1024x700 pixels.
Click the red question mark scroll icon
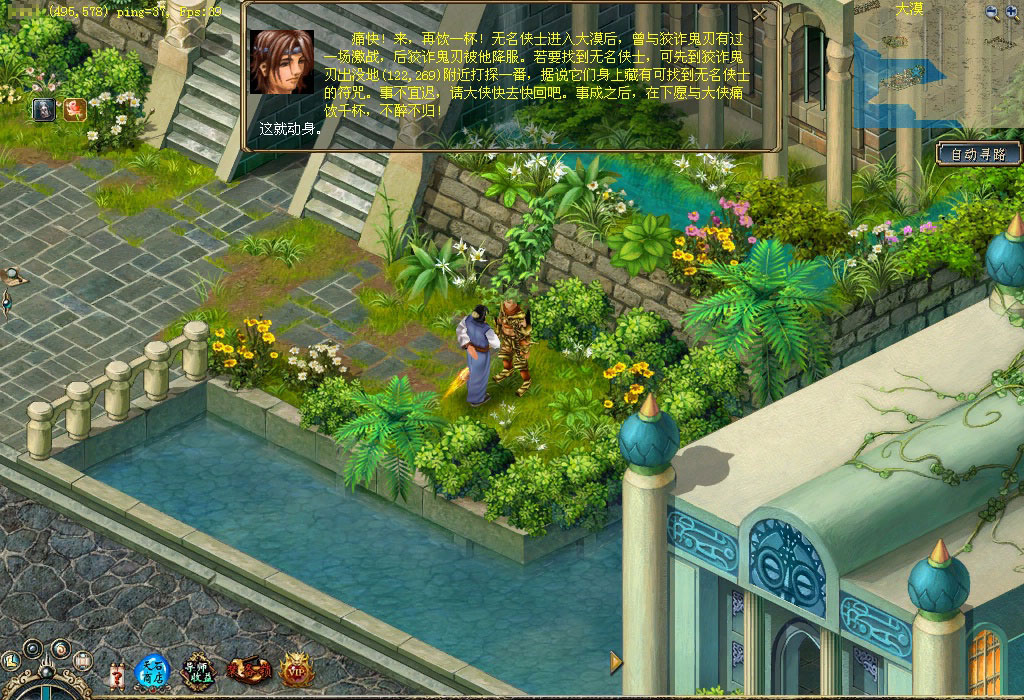pyautogui.click(x=117, y=675)
